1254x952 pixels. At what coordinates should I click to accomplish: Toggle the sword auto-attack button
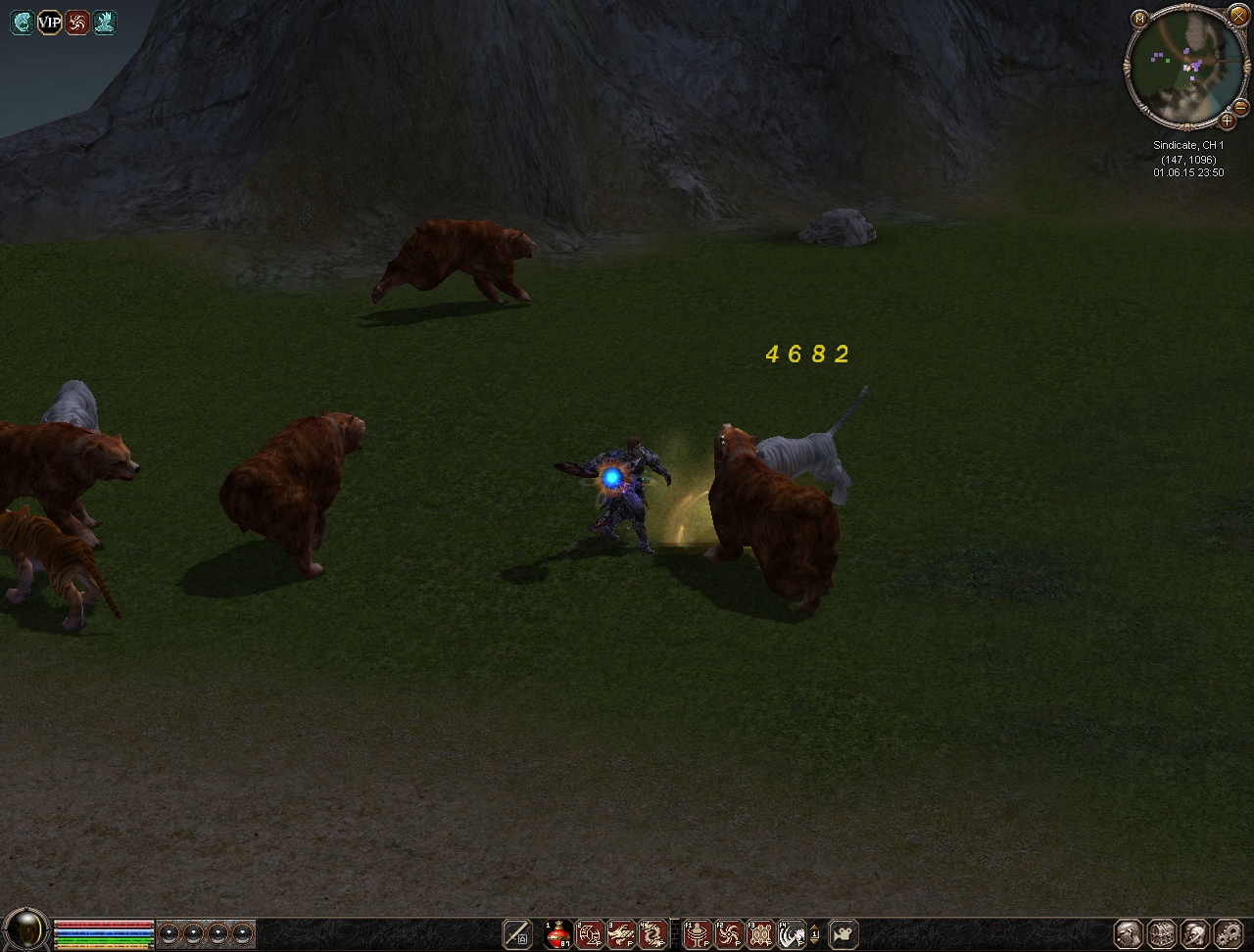(x=517, y=935)
